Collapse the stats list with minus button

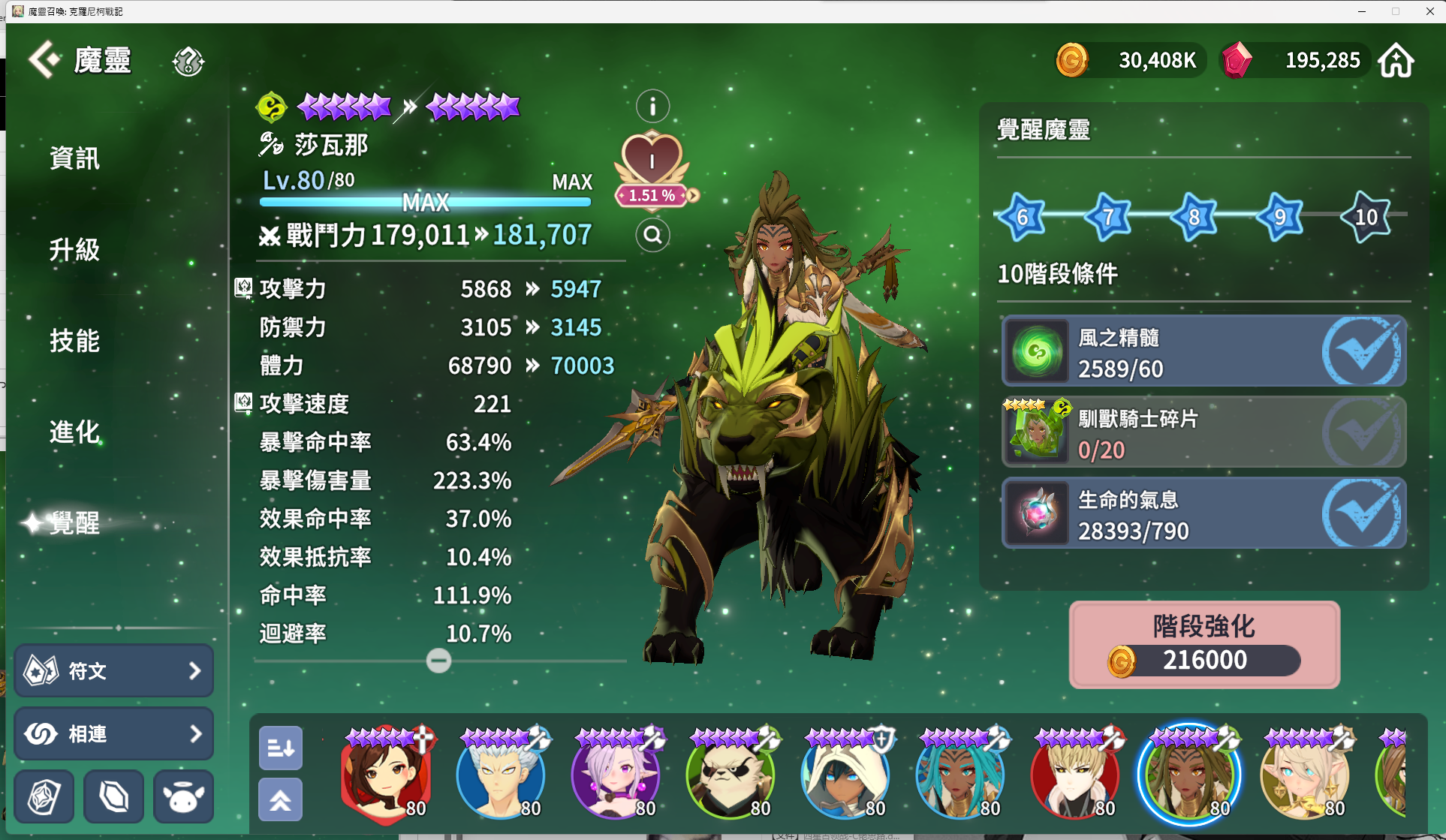point(438,661)
